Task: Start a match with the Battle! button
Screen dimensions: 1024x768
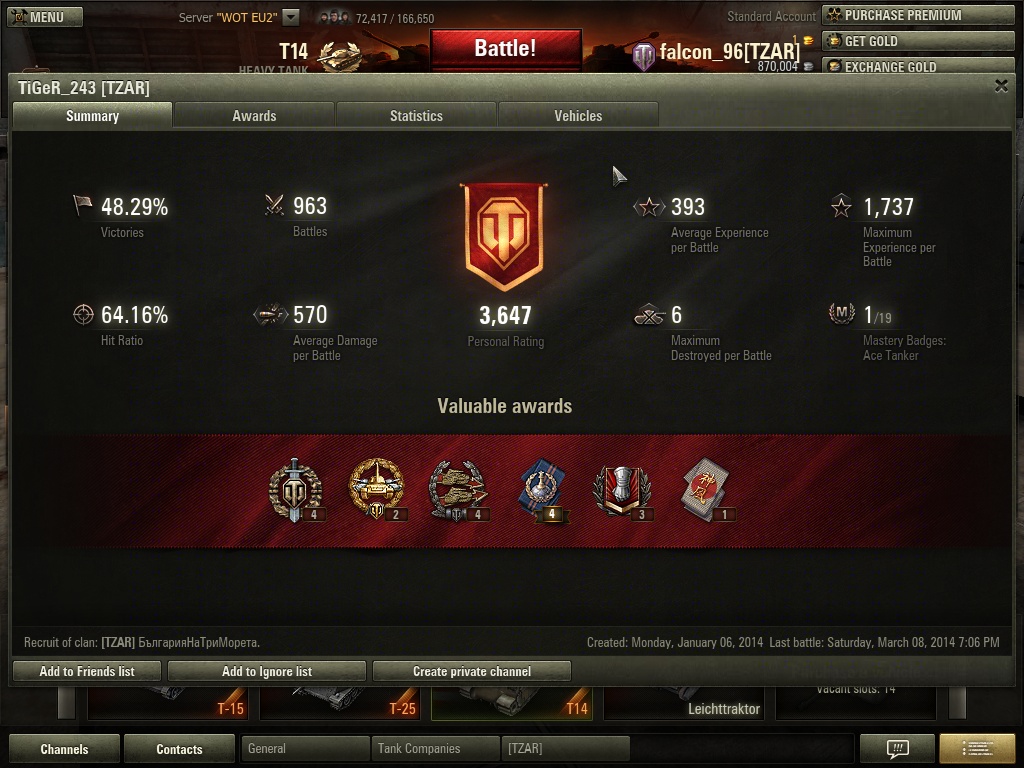Action: (505, 48)
